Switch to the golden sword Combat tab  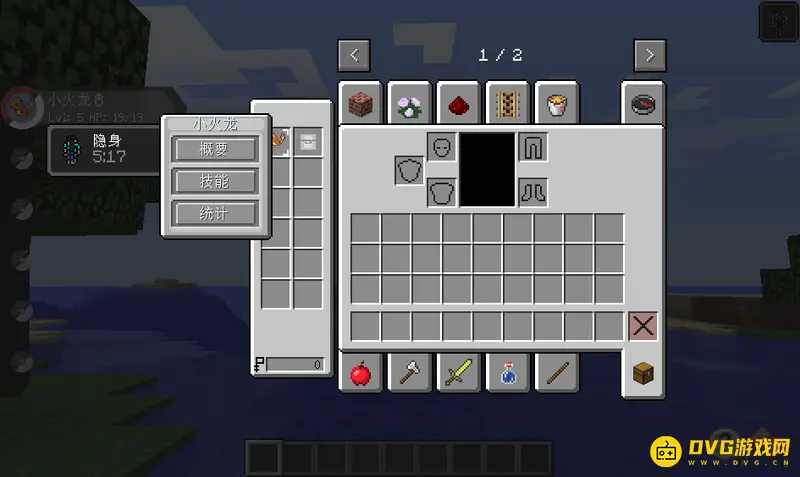458,374
